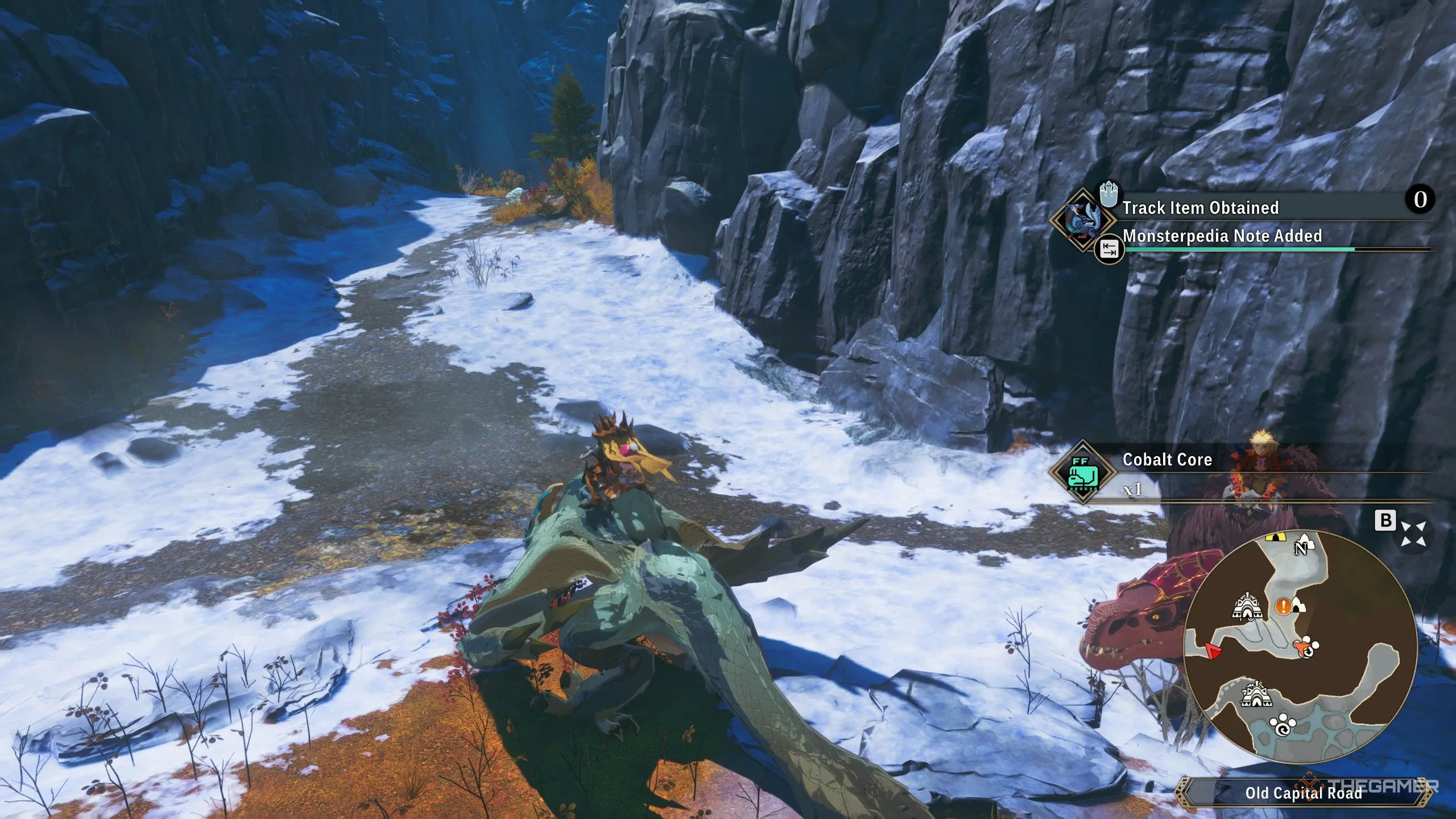The image size is (1456, 819).
Task: Open the Track Item Obtained notification
Action: (x=1200, y=208)
